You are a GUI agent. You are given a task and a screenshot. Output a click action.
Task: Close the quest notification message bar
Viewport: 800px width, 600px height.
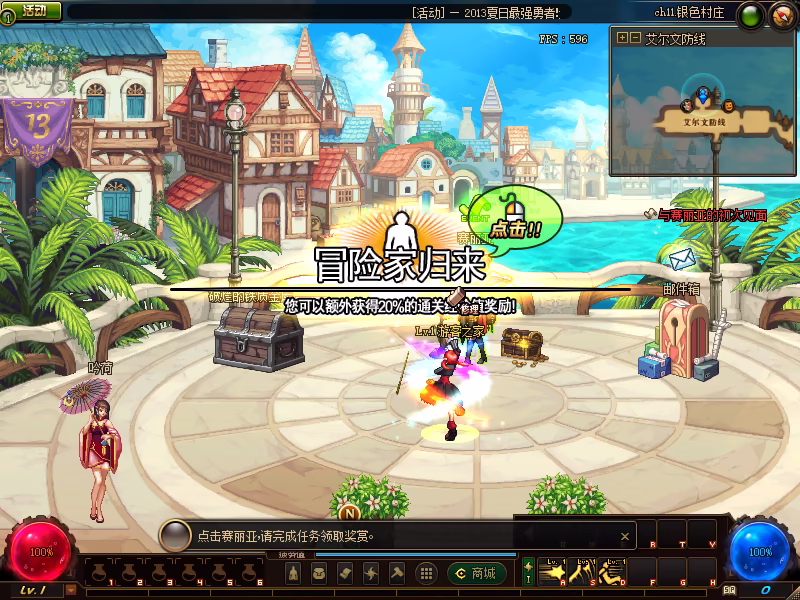pos(626,536)
